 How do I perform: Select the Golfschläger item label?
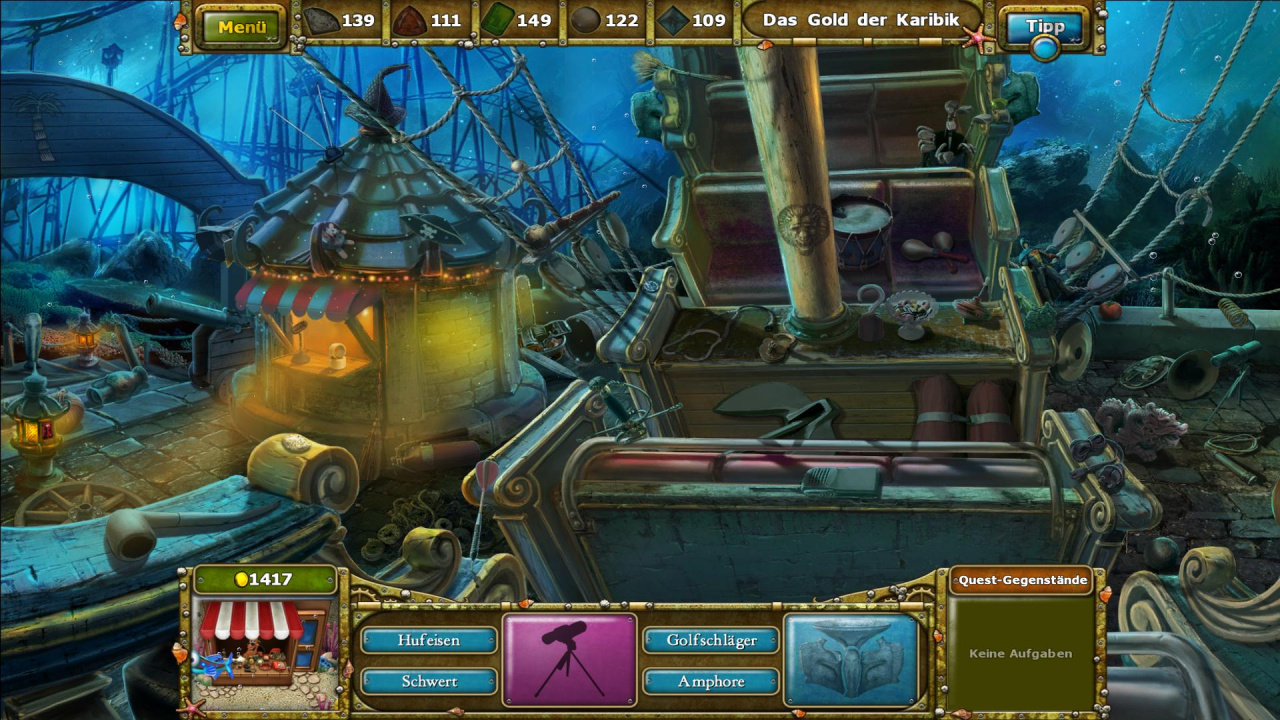[x=711, y=640]
